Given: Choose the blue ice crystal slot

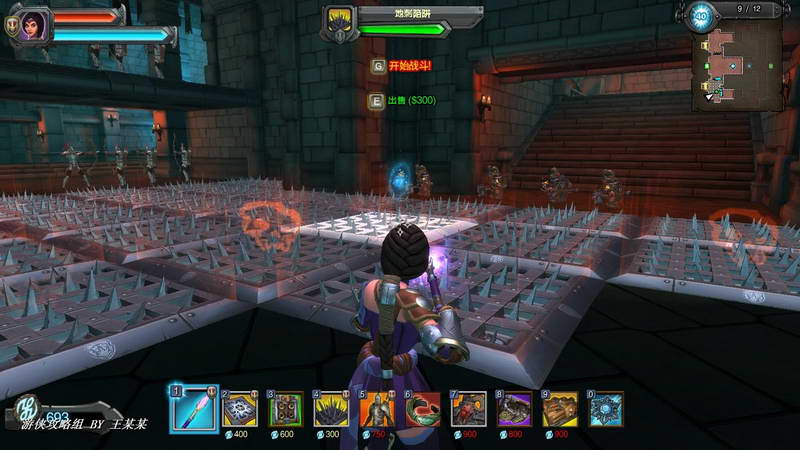Looking at the screenshot, I should (x=606, y=409).
